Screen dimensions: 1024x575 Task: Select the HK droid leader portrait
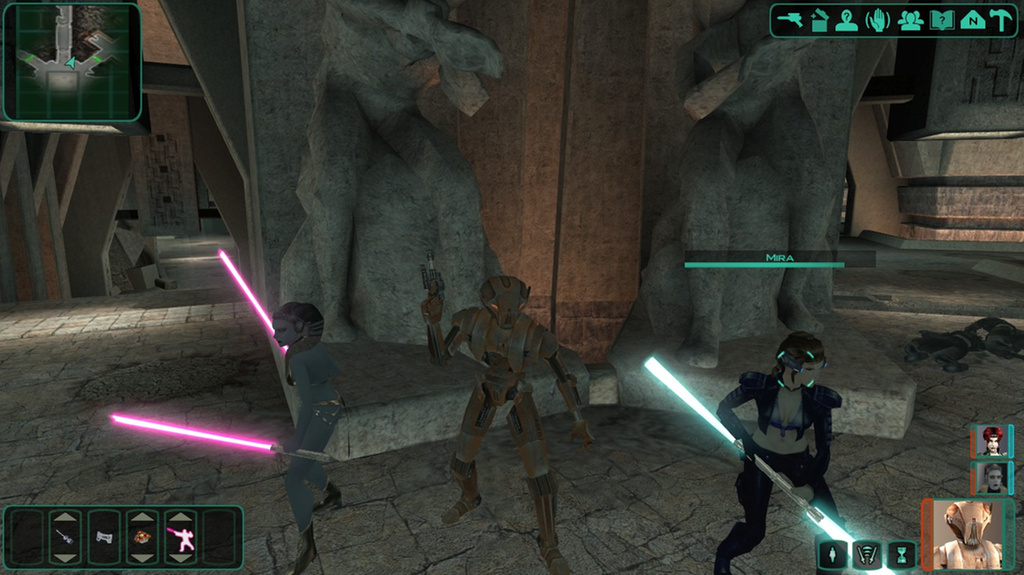point(968,534)
